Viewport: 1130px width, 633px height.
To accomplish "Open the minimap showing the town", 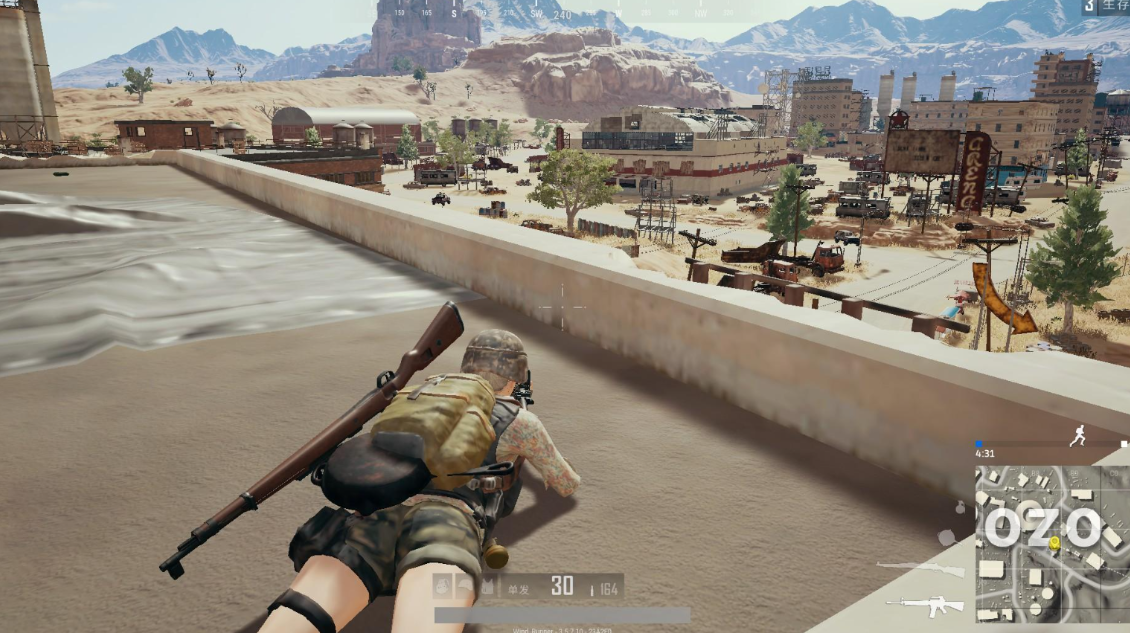I will [x=1052, y=542].
